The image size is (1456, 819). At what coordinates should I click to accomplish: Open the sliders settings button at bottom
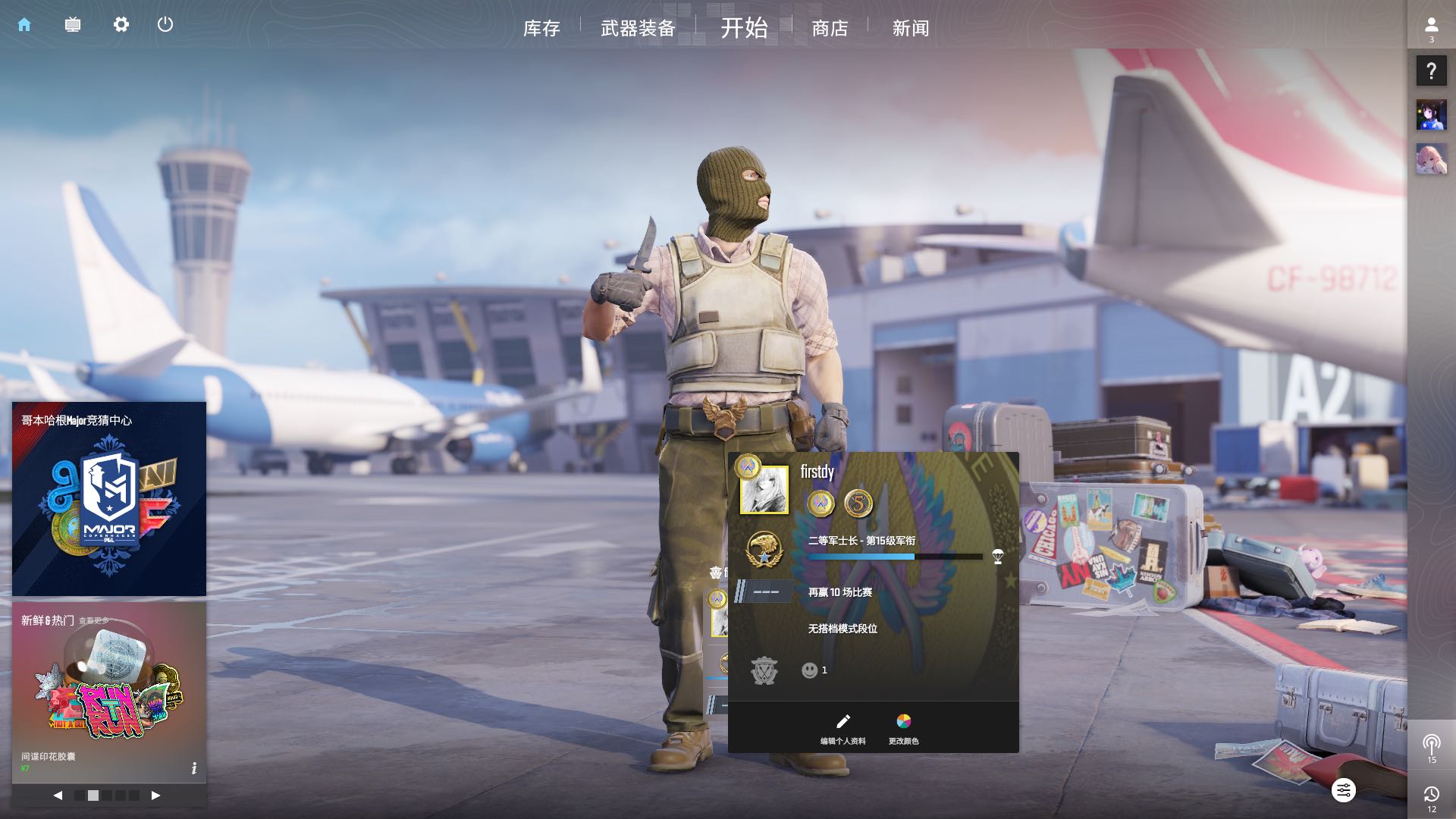pos(1343,791)
